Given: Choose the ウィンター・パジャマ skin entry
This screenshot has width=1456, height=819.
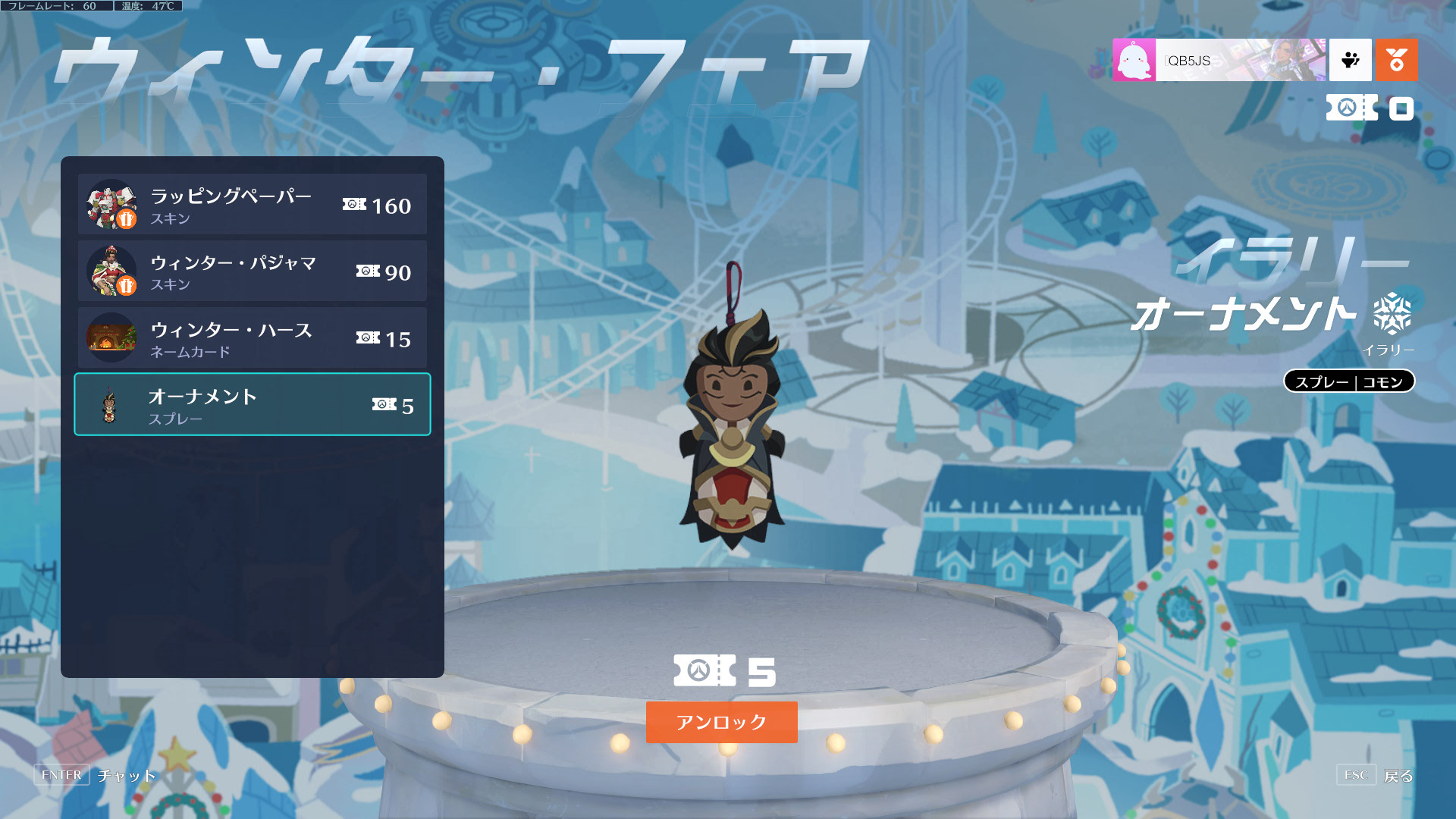Looking at the screenshot, I should click(252, 271).
